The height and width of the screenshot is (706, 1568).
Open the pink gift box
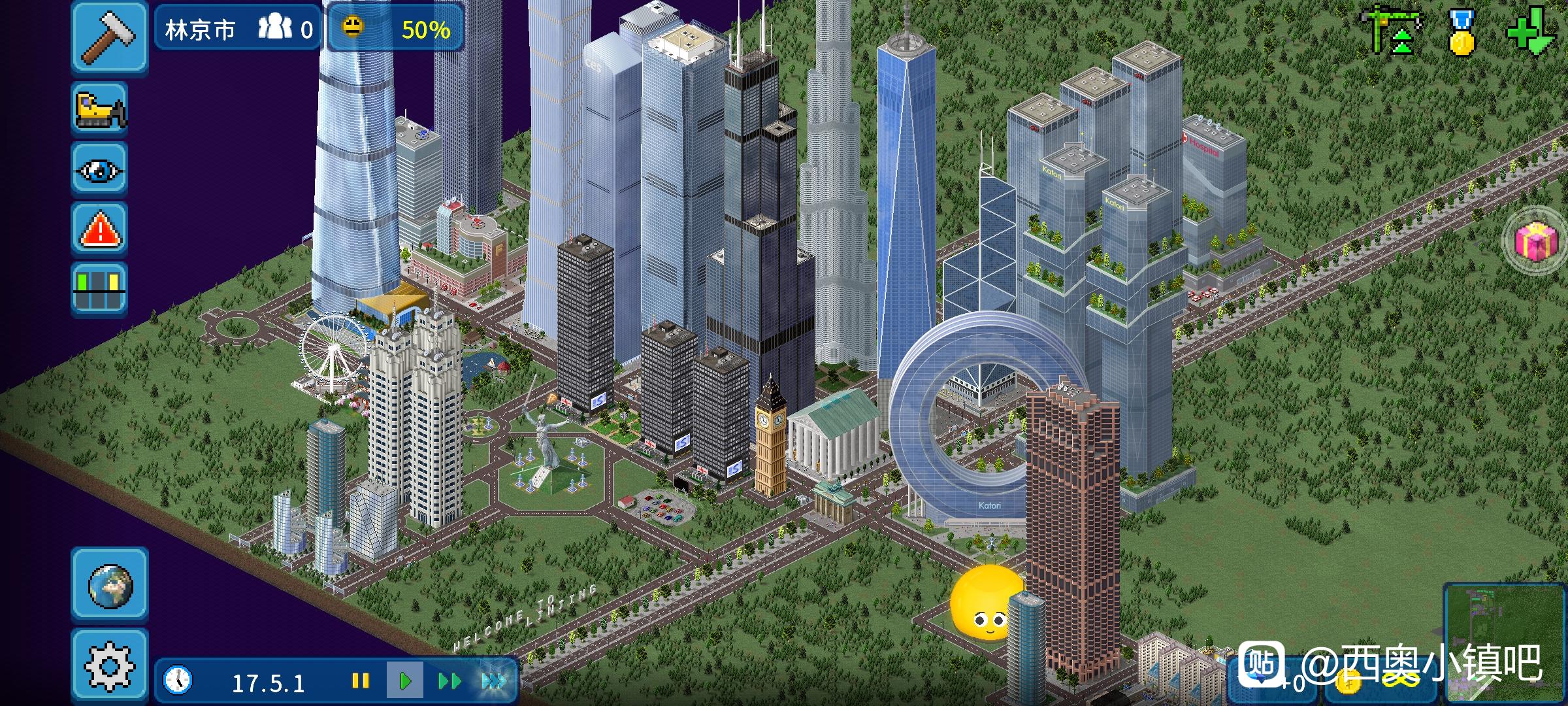(1536, 241)
